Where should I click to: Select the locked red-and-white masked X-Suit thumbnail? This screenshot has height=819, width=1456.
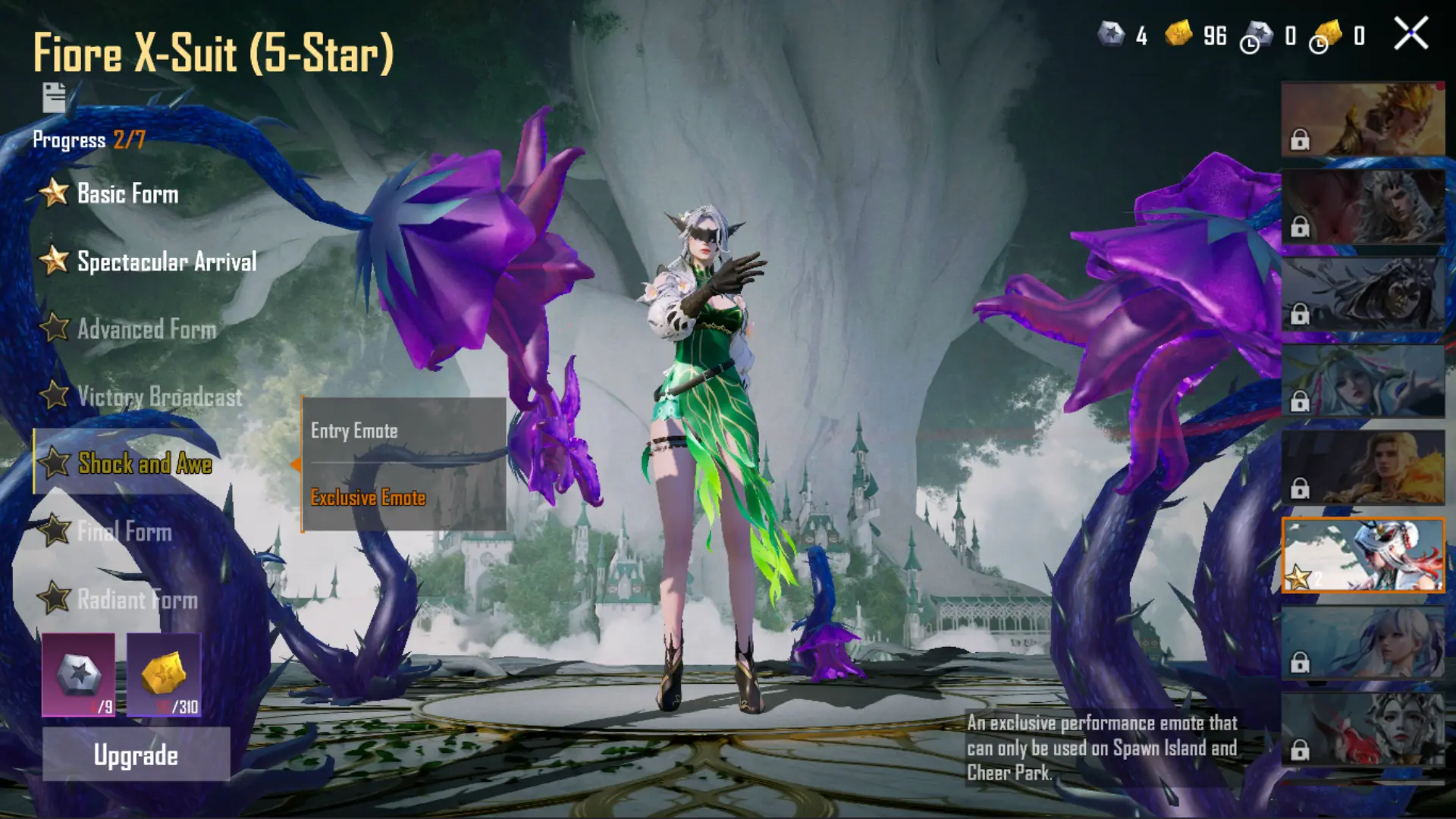(1363, 730)
